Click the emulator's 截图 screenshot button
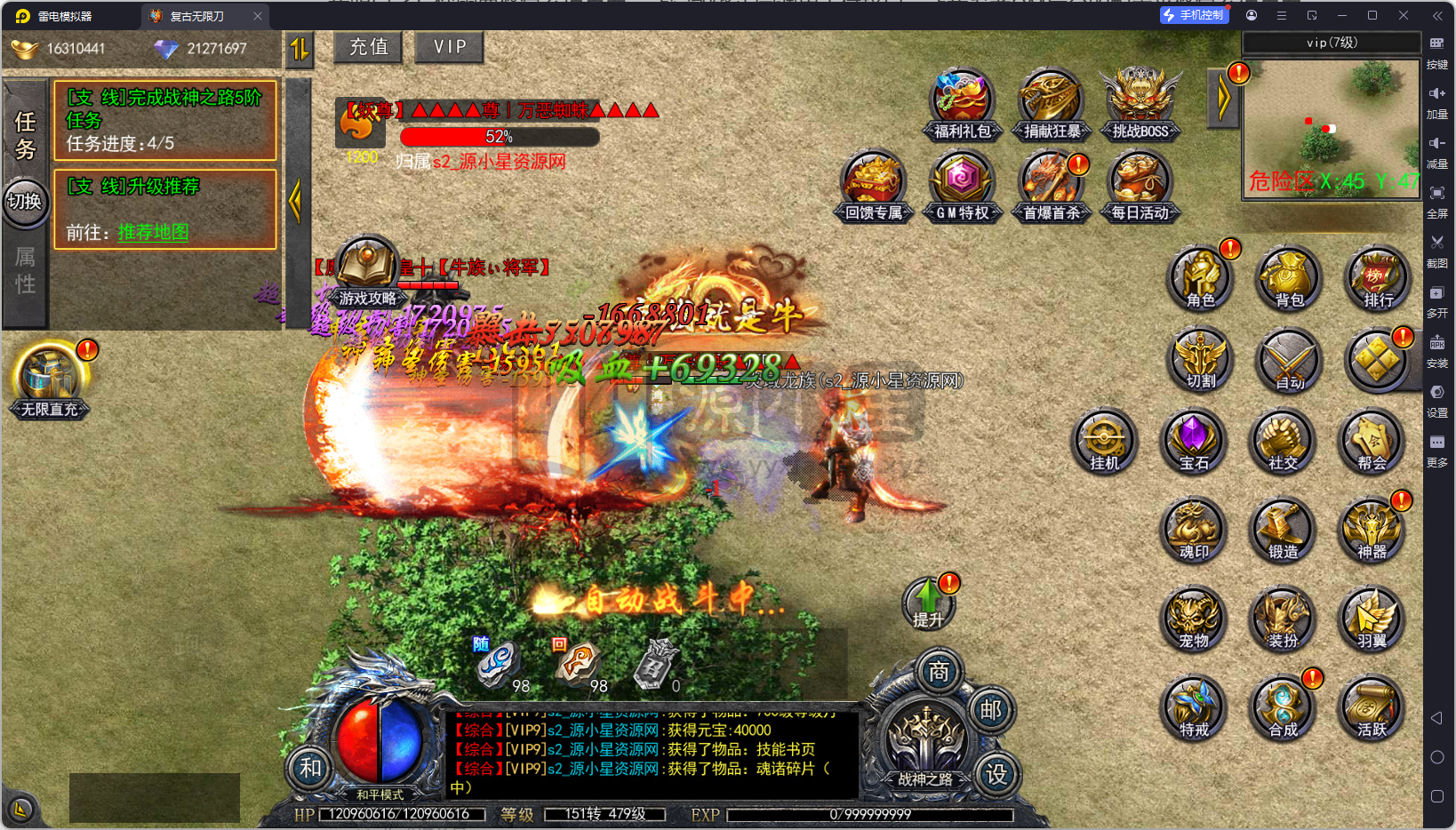The width and height of the screenshot is (1456, 830). pos(1436,249)
